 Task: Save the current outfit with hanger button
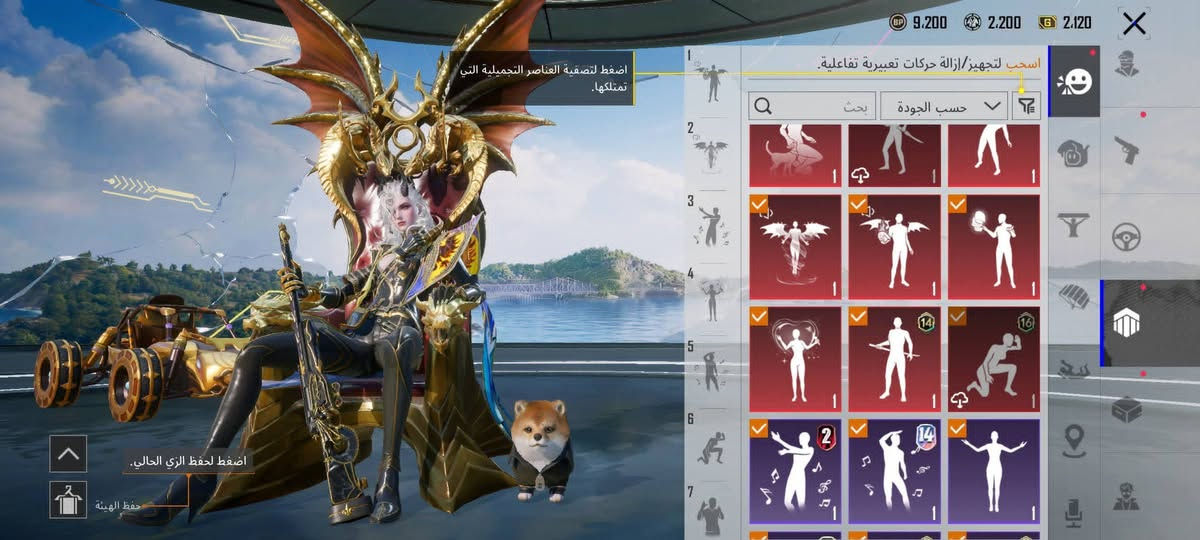(68, 499)
